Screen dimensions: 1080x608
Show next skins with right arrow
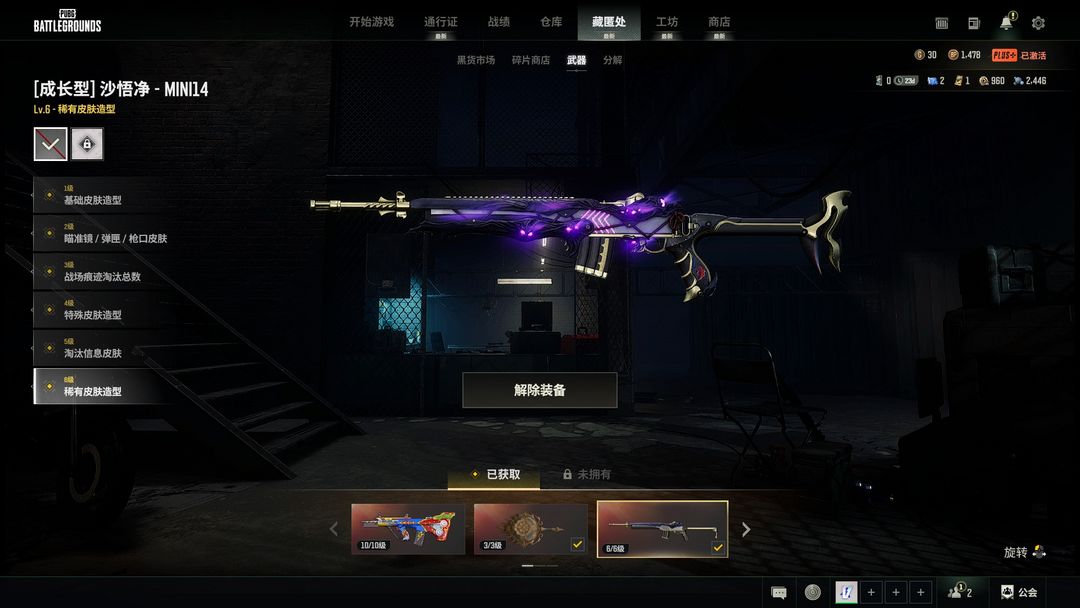(745, 529)
